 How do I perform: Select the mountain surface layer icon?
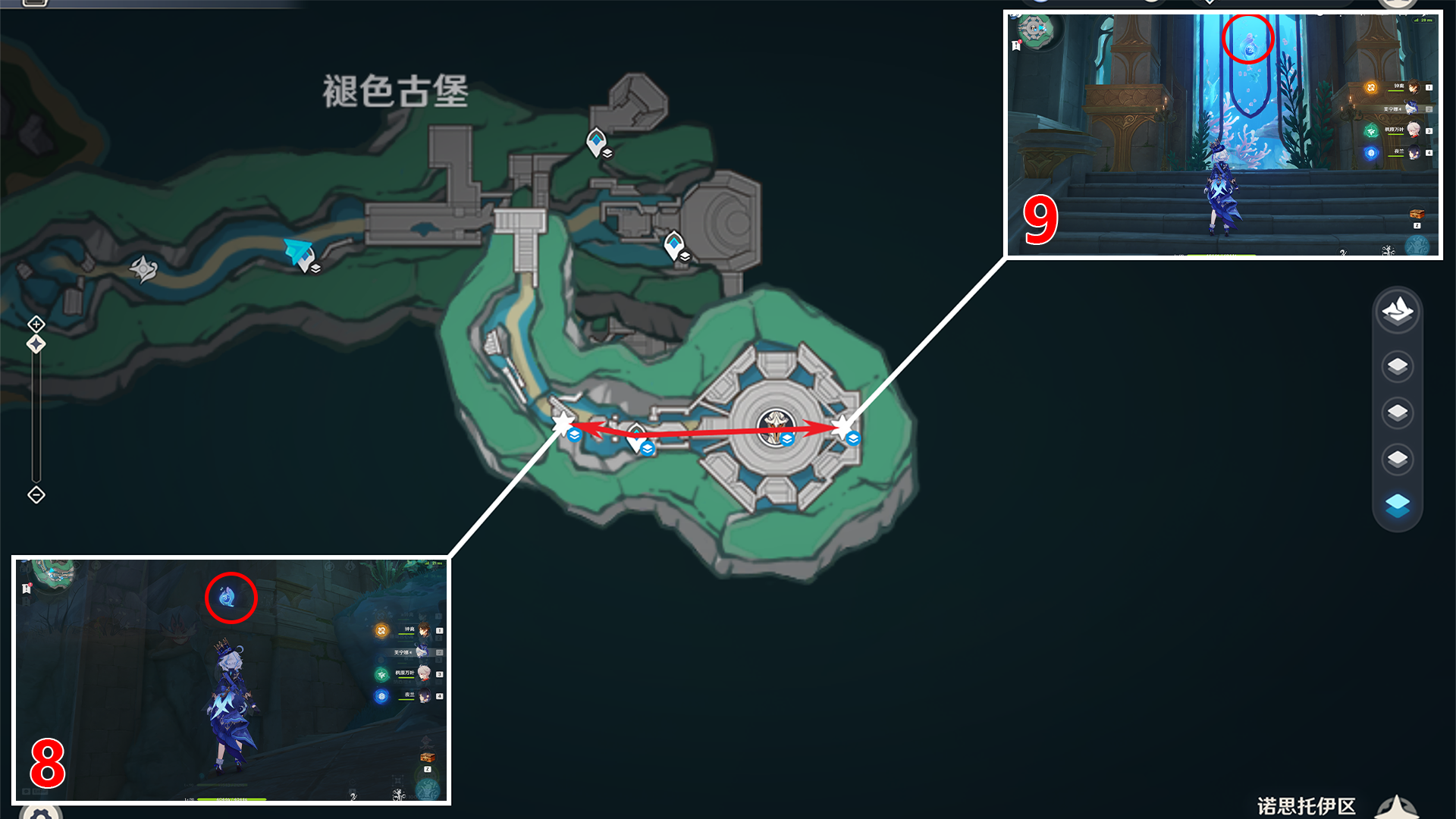pyautogui.click(x=1398, y=313)
